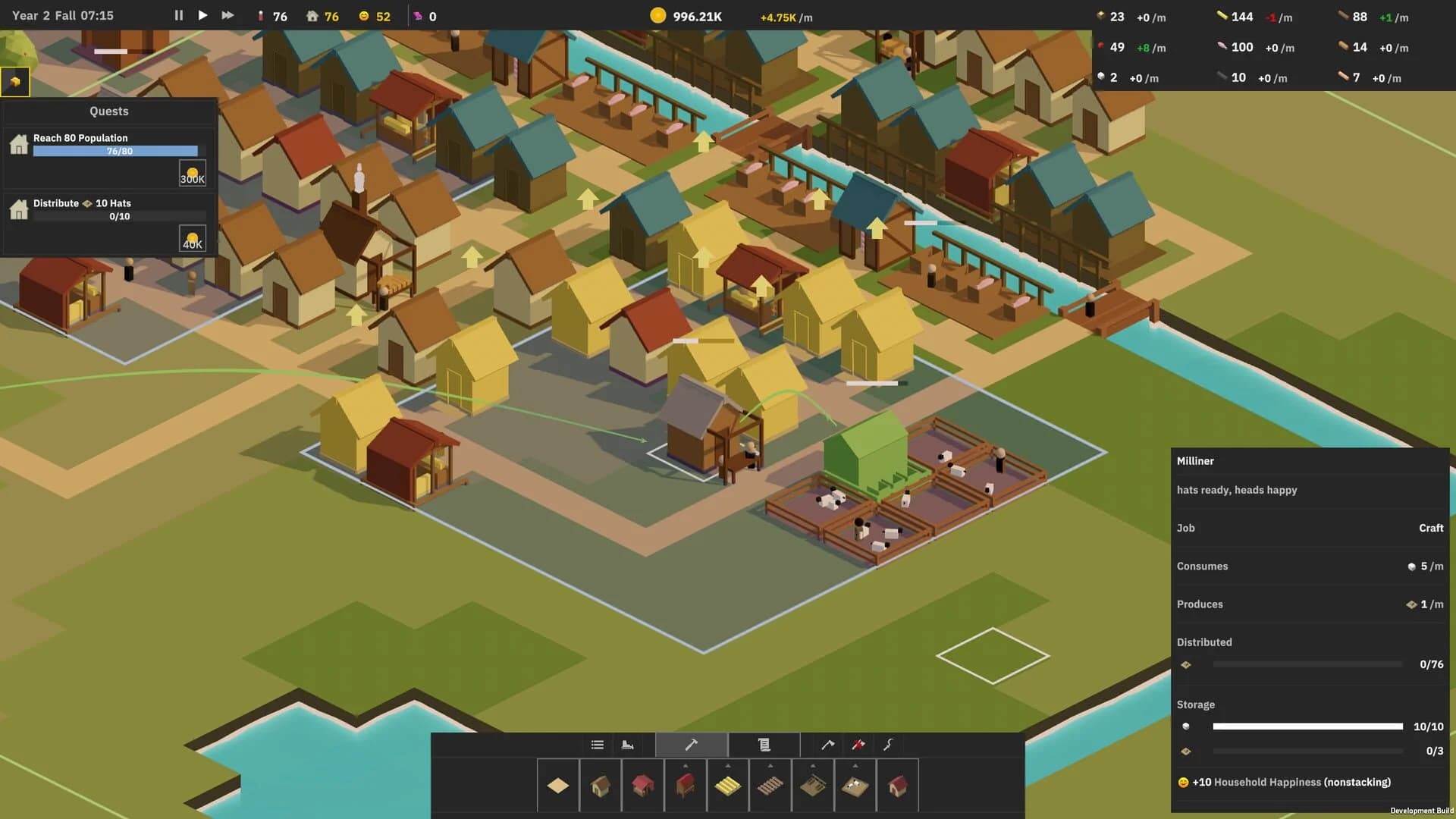Claim the 300K quest reward
The width and height of the screenshot is (1456, 819).
(192, 173)
